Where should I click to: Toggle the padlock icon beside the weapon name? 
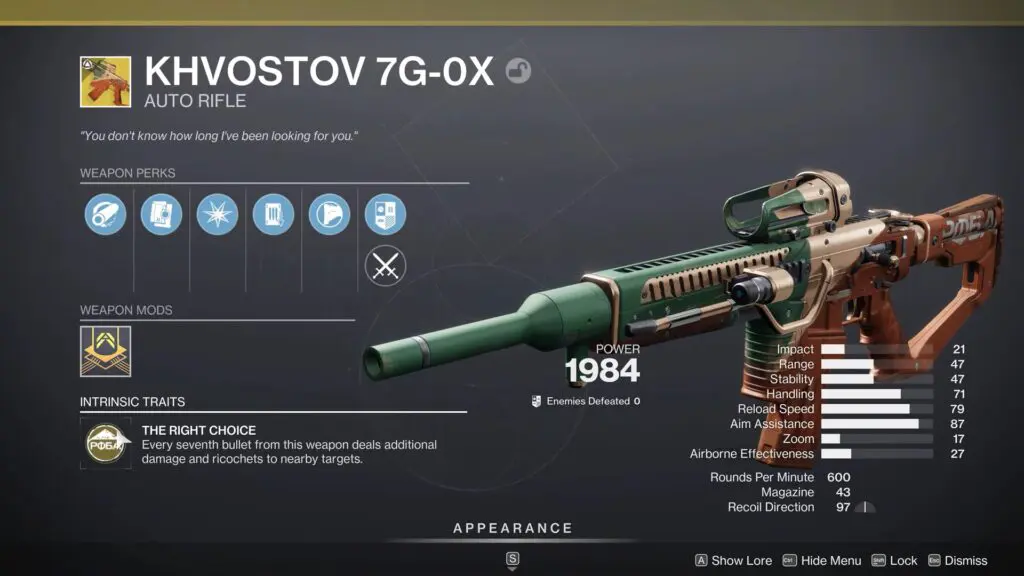click(x=518, y=70)
